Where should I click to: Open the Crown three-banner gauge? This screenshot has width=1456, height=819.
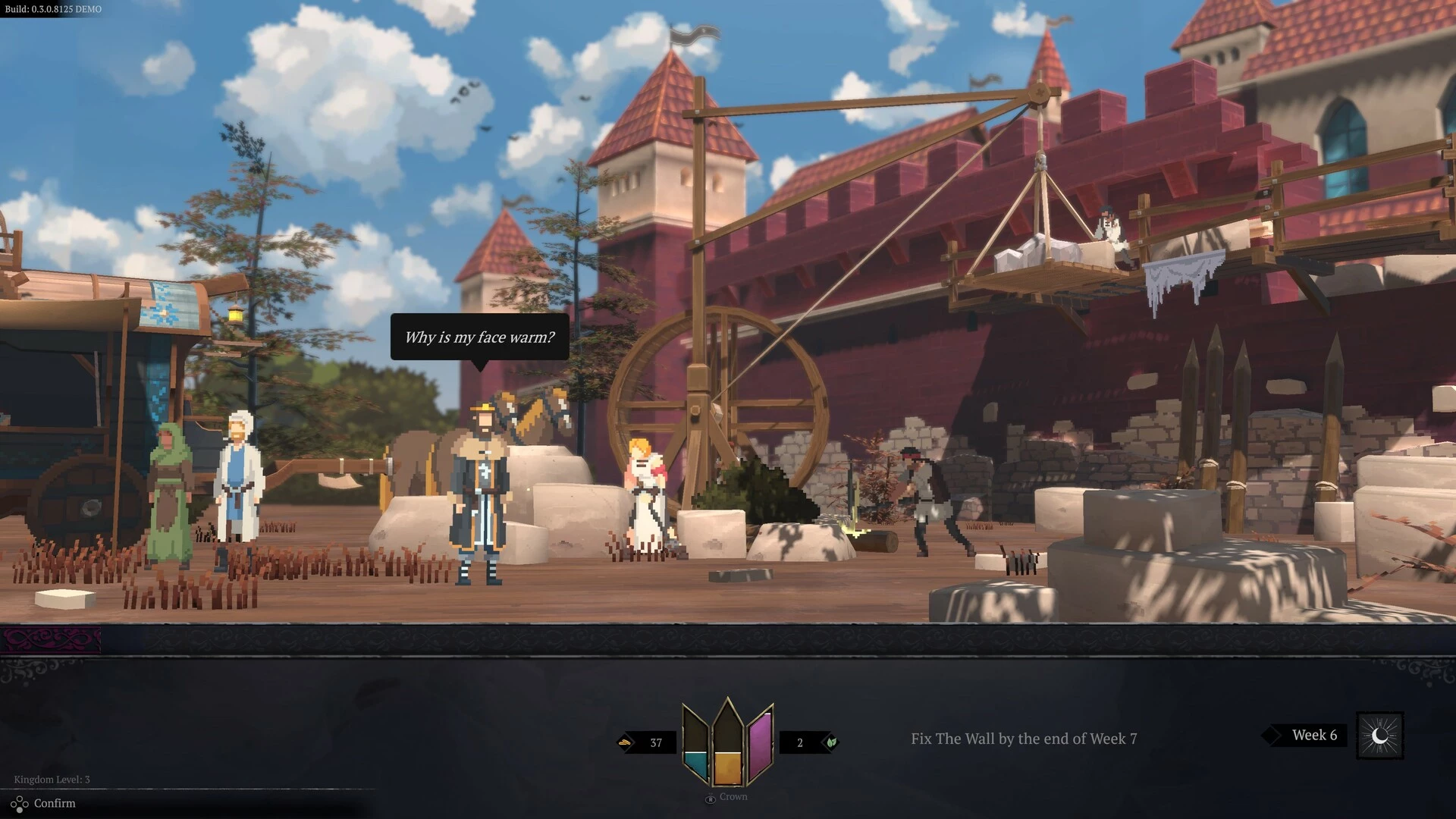[x=728, y=742]
